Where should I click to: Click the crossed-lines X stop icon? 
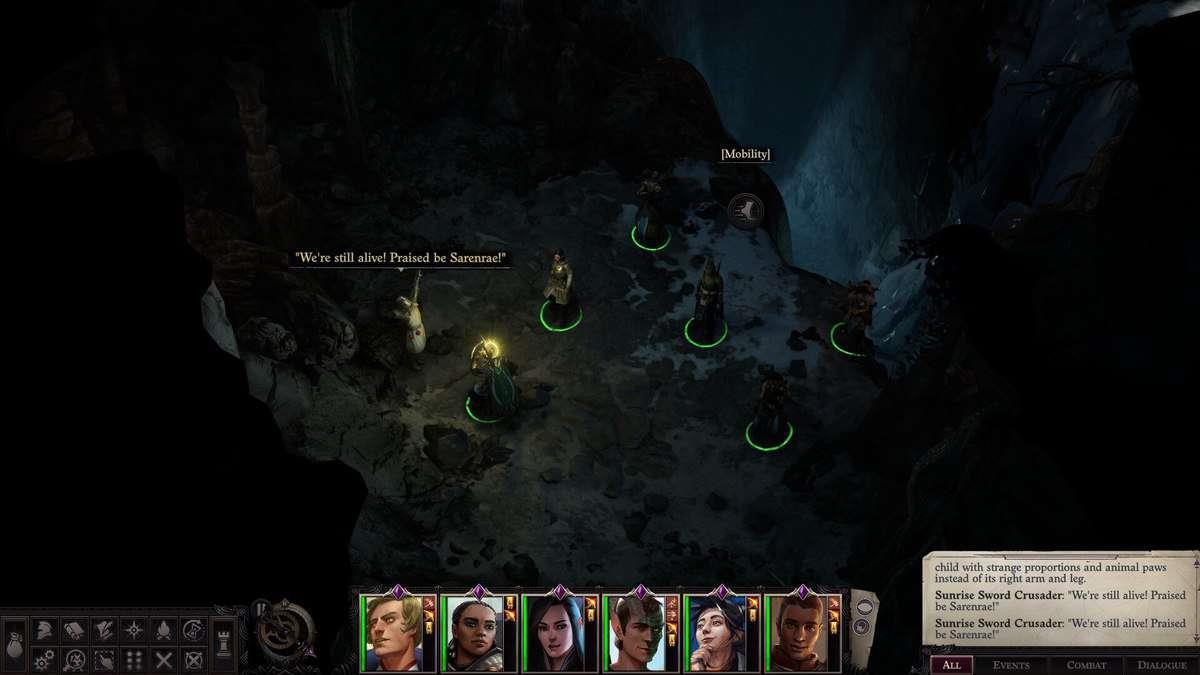163,660
